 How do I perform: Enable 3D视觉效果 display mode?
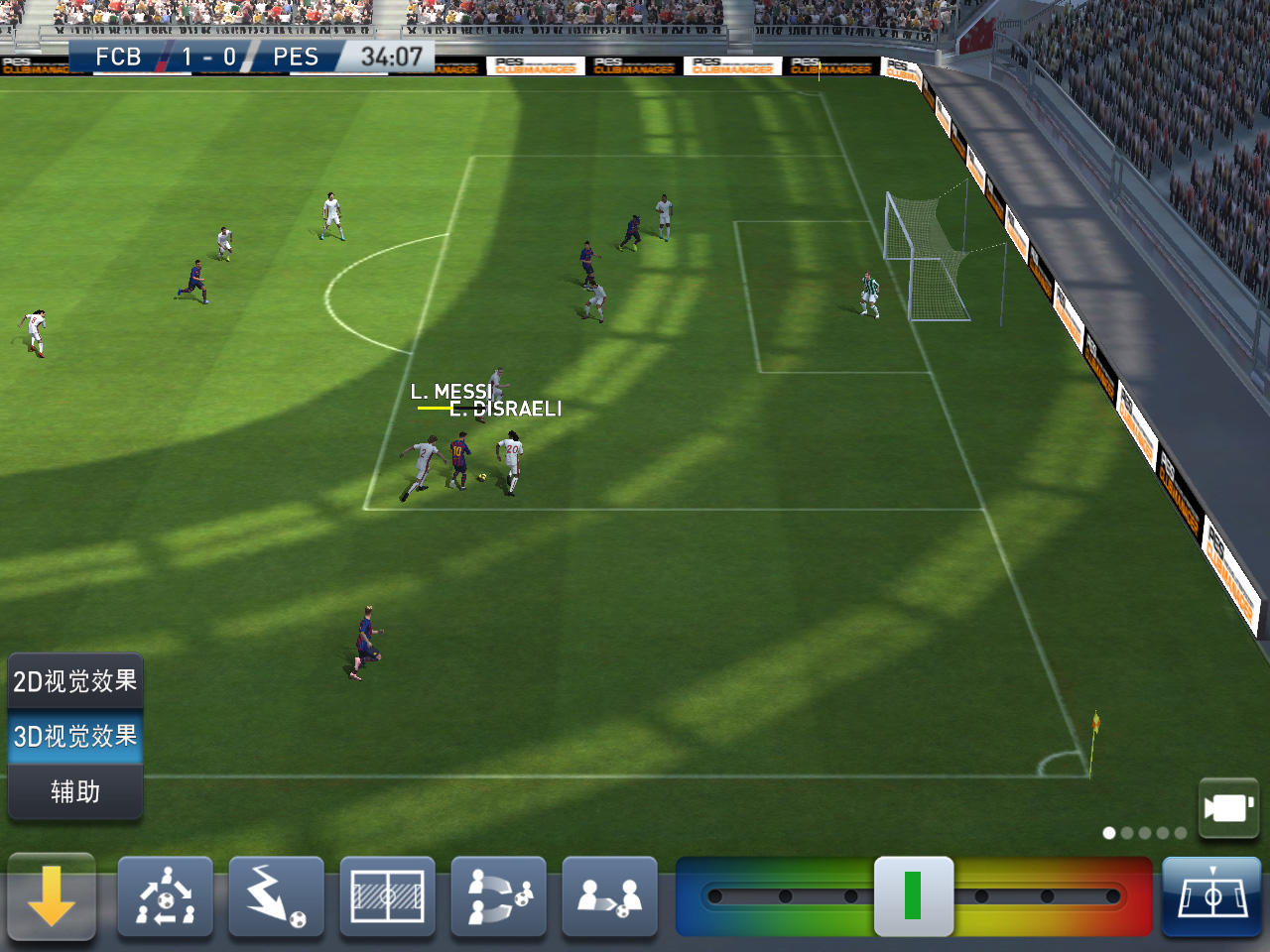[x=74, y=737]
